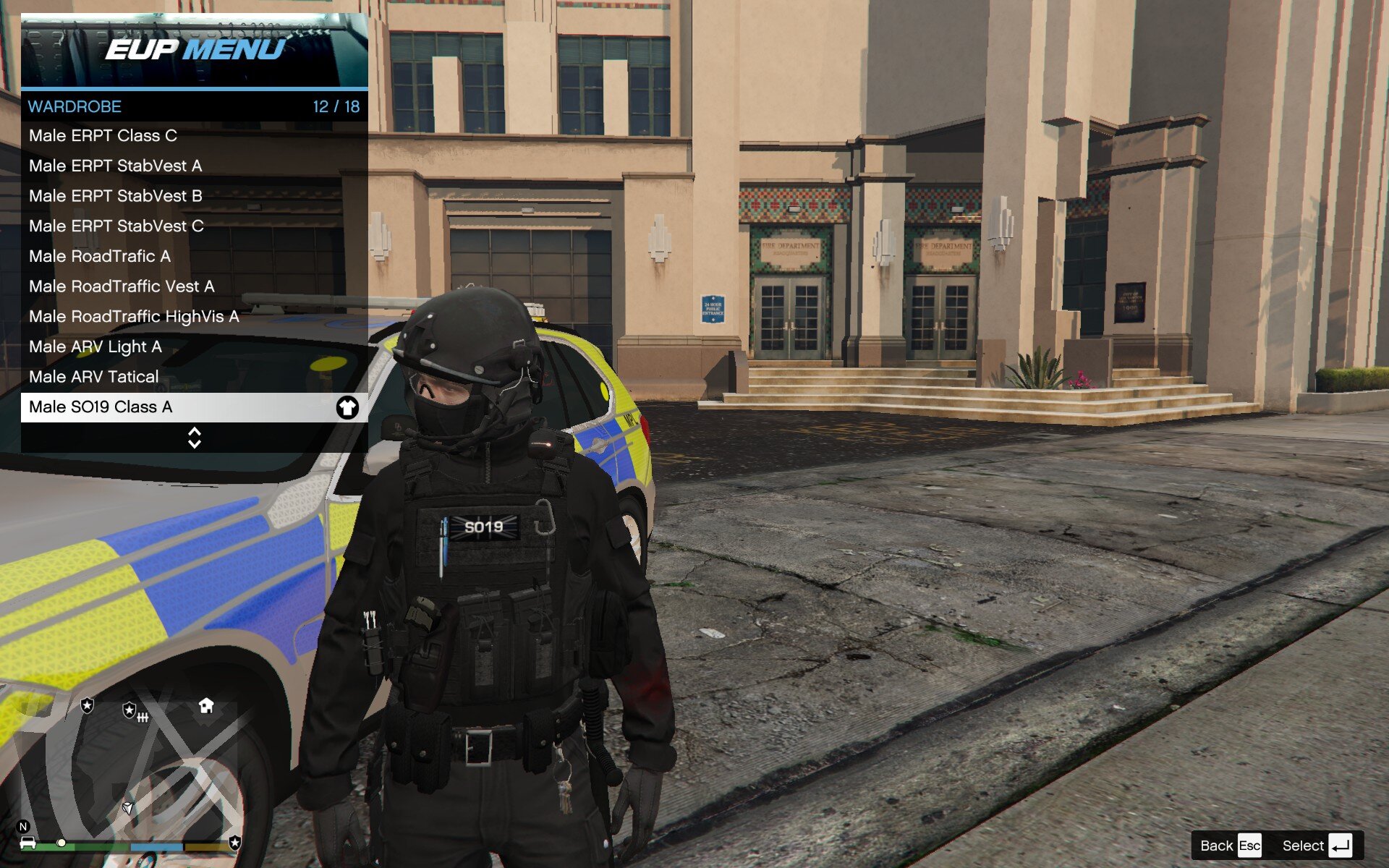Click the Select button prompt
This screenshot has height=868, width=1389.
pyautogui.click(x=1317, y=846)
